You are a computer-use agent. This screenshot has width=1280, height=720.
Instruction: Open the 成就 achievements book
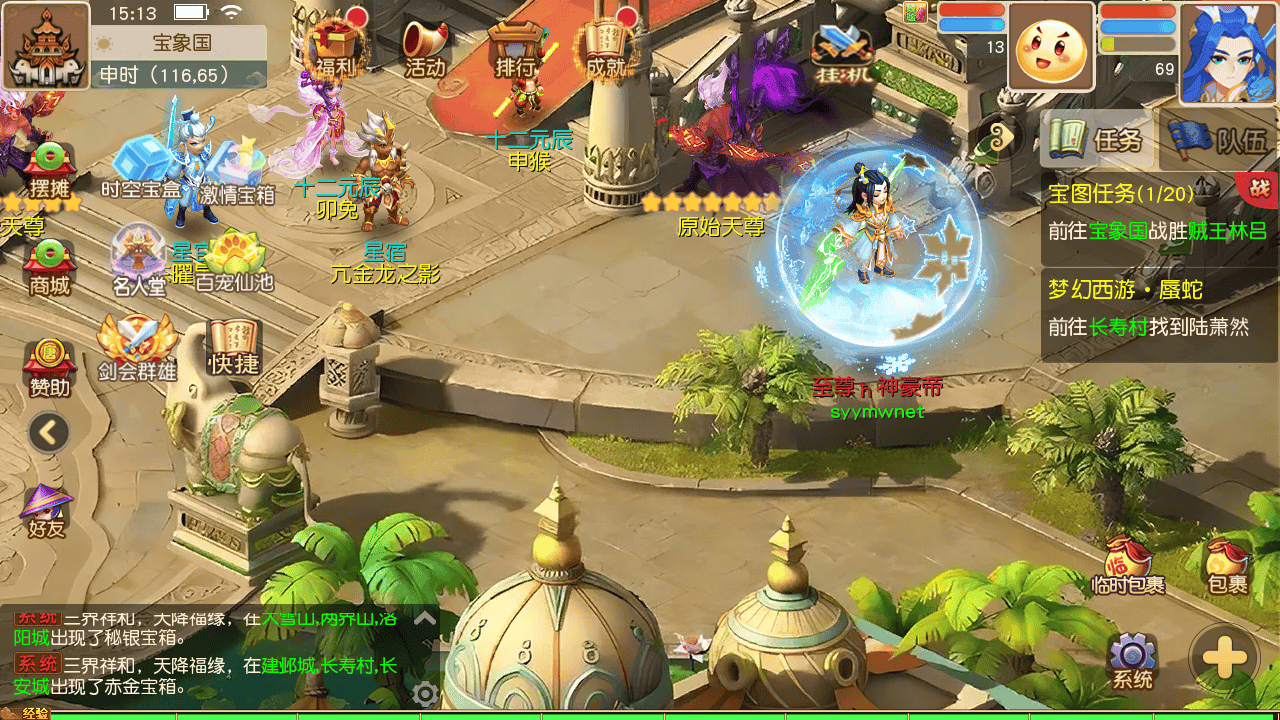605,48
